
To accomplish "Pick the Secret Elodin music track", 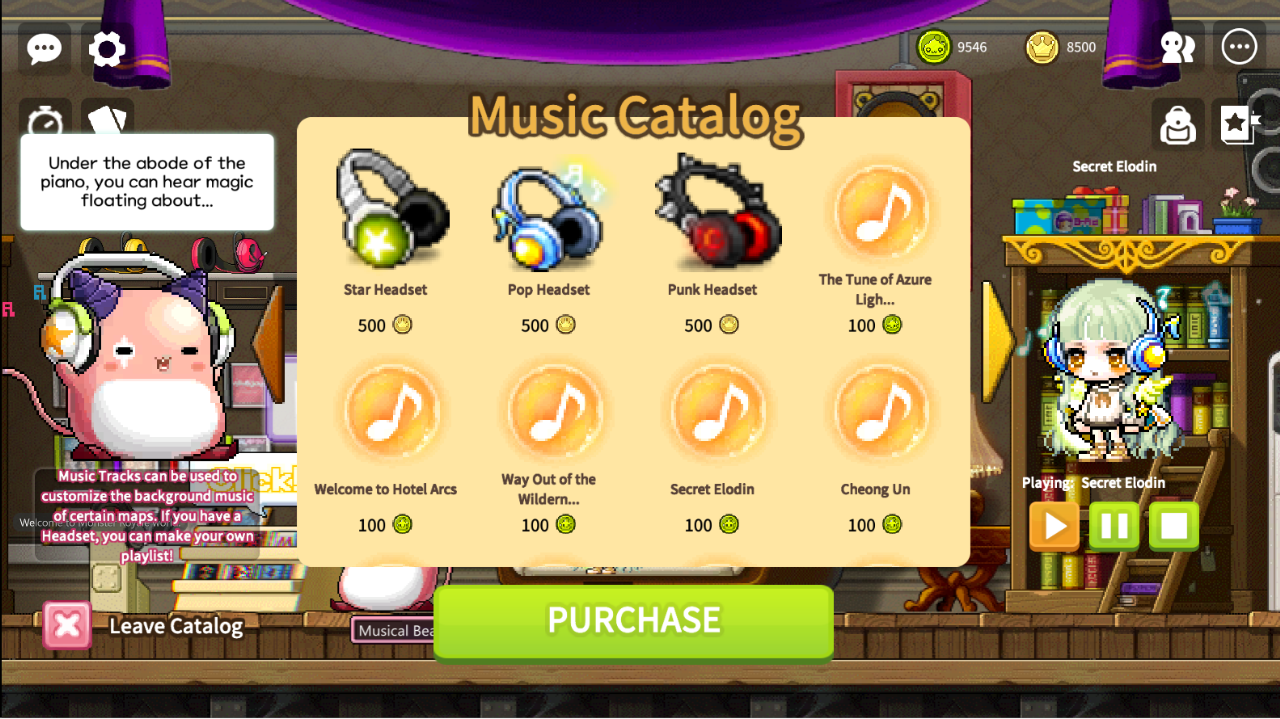I will [x=712, y=412].
